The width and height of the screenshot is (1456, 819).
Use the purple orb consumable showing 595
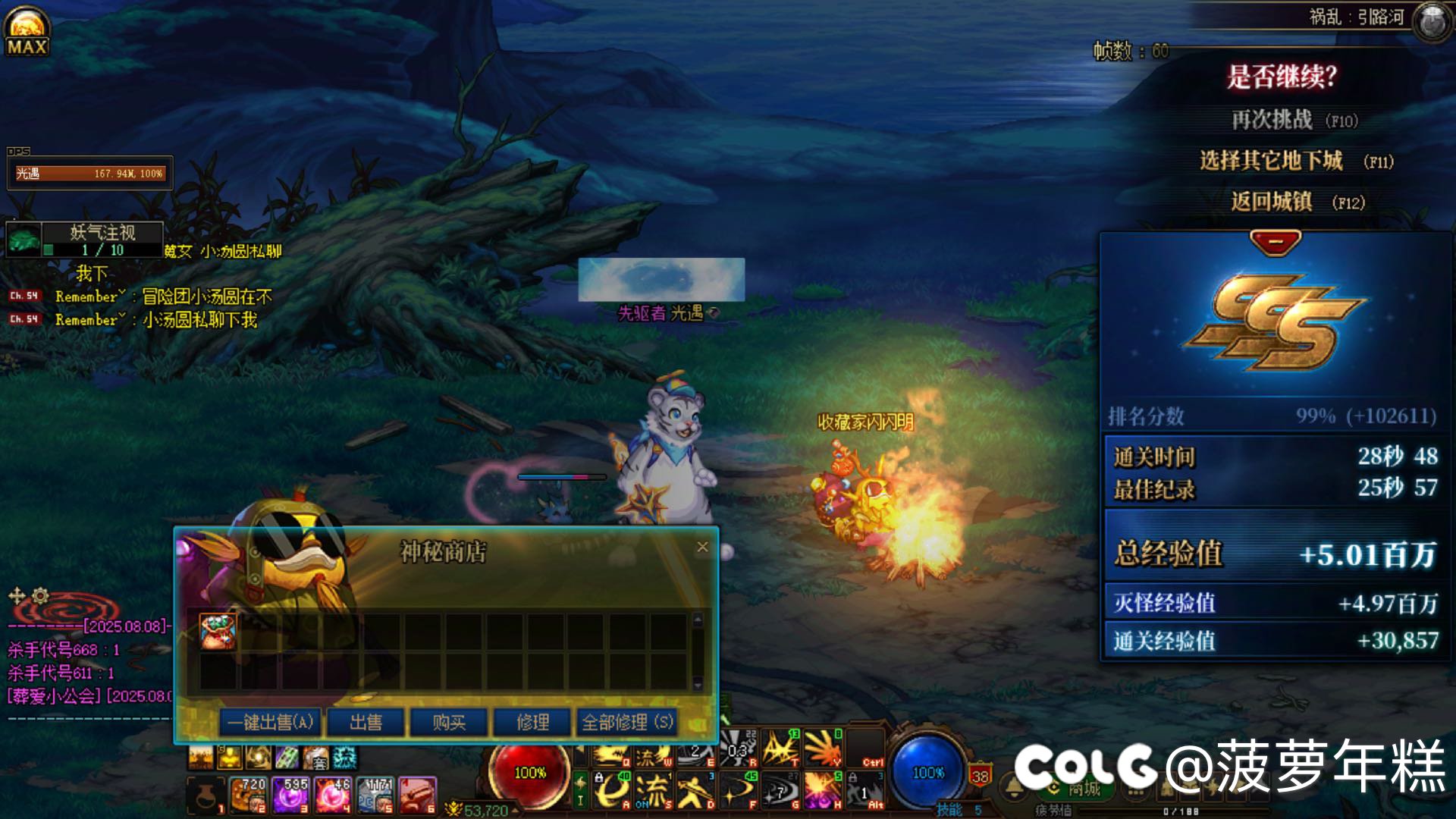290,795
